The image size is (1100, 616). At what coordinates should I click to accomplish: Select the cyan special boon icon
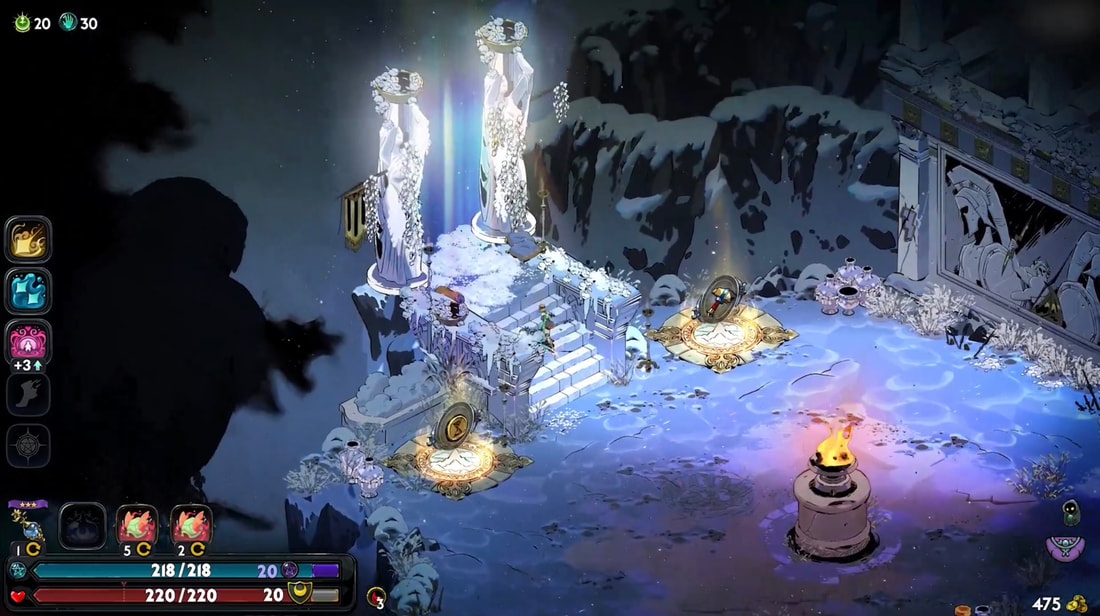[28, 291]
